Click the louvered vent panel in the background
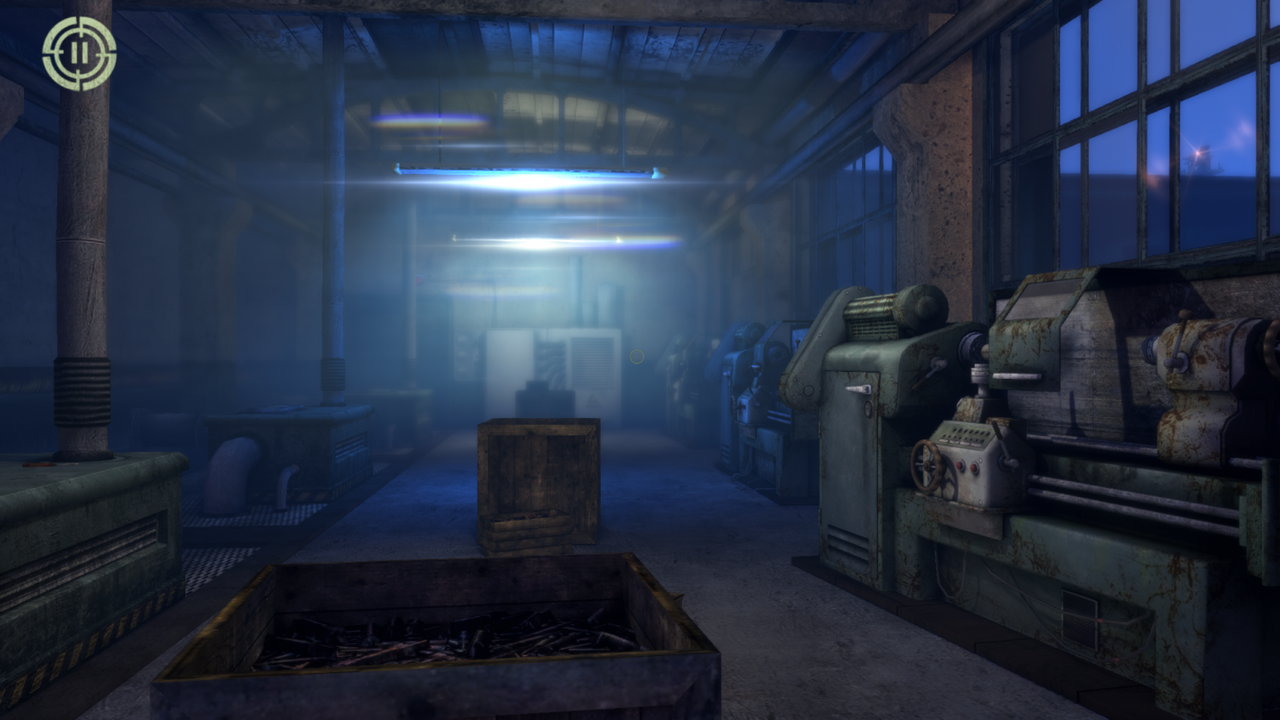This screenshot has width=1280, height=720. pyautogui.click(x=592, y=362)
